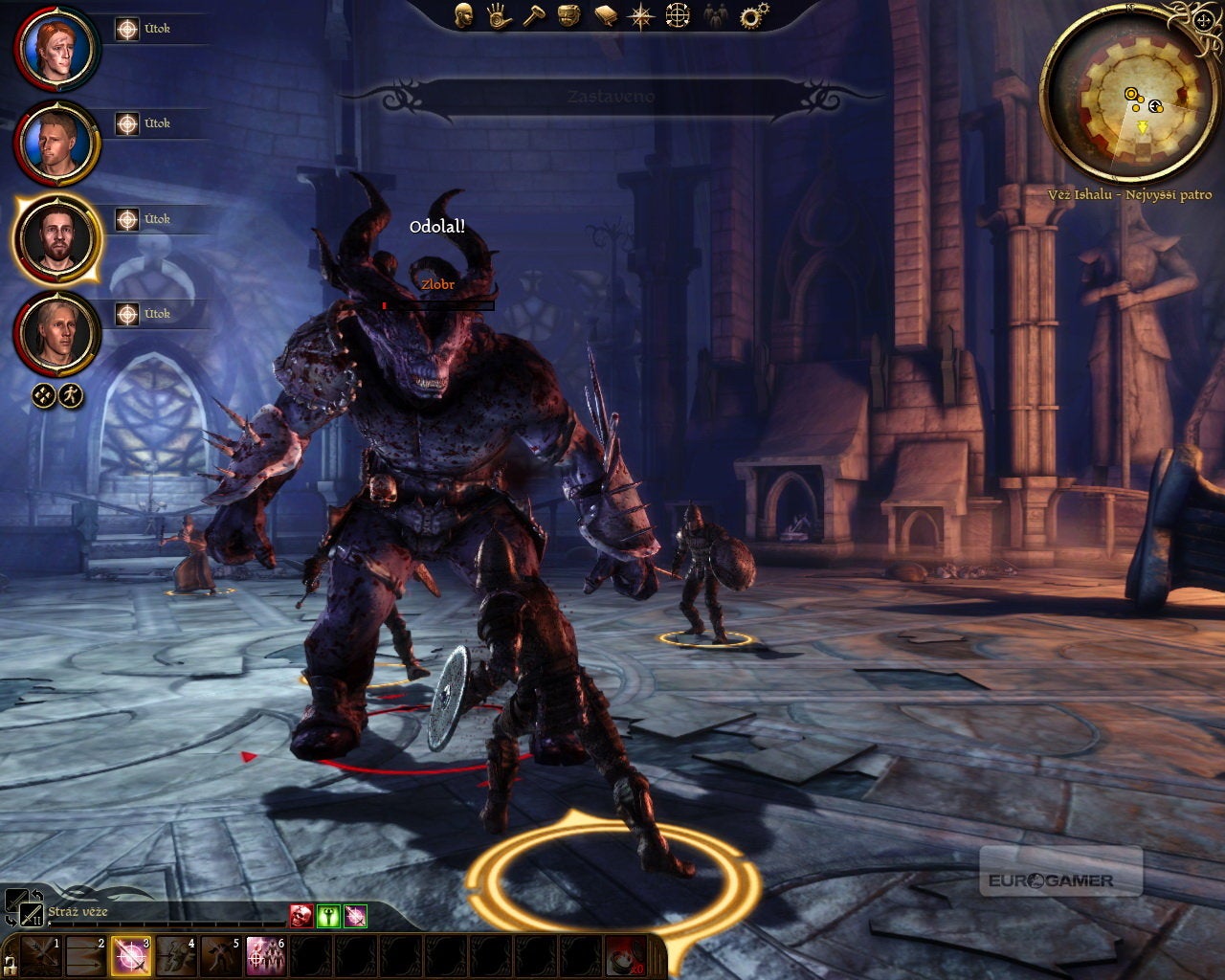Screen dimensions: 1225x980
Task: Toggle the quickbar lock padlock
Action: click(11, 963)
